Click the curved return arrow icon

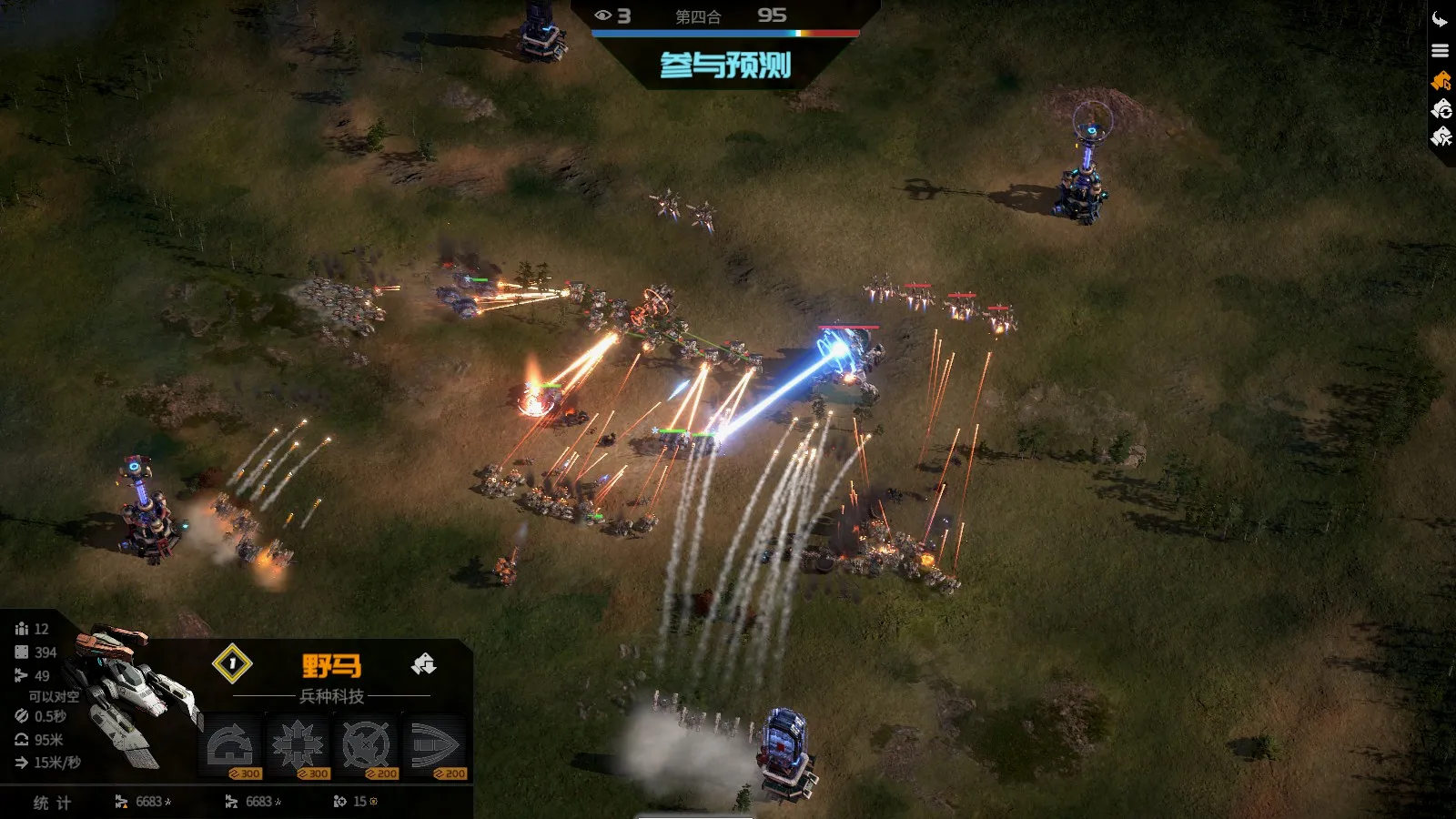[x=1440, y=20]
